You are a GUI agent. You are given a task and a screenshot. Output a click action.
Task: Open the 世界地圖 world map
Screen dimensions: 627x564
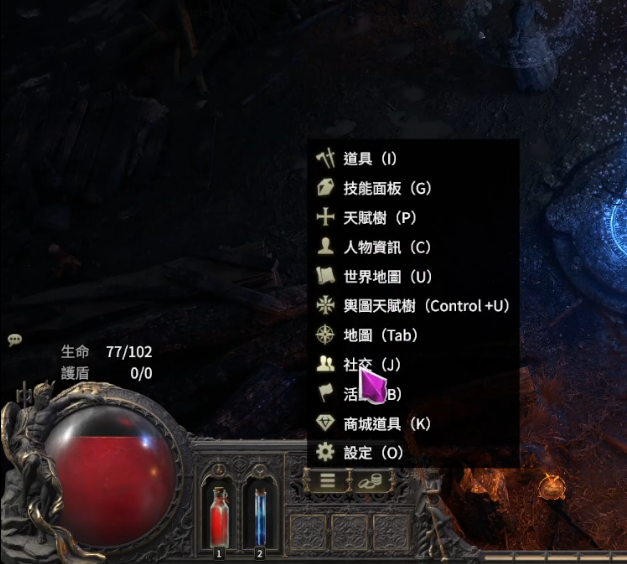pyautogui.click(x=386, y=276)
